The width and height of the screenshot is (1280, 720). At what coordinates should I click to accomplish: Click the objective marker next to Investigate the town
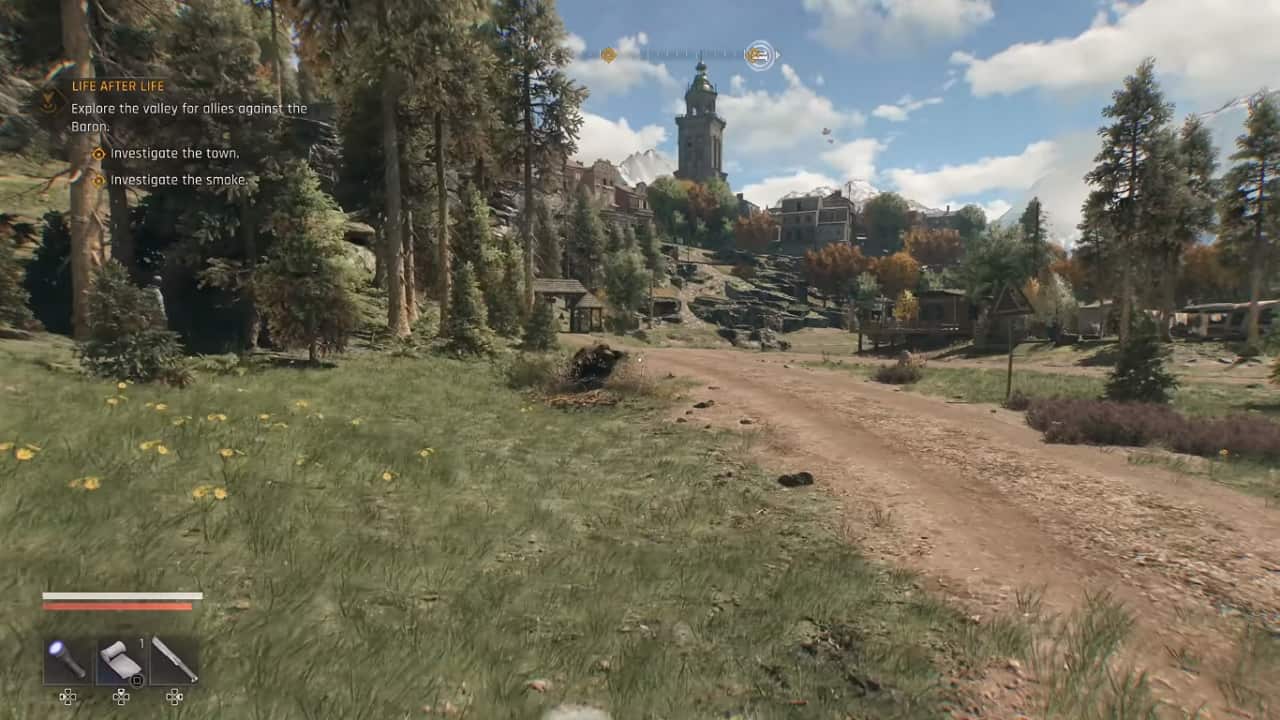tap(97, 153)
